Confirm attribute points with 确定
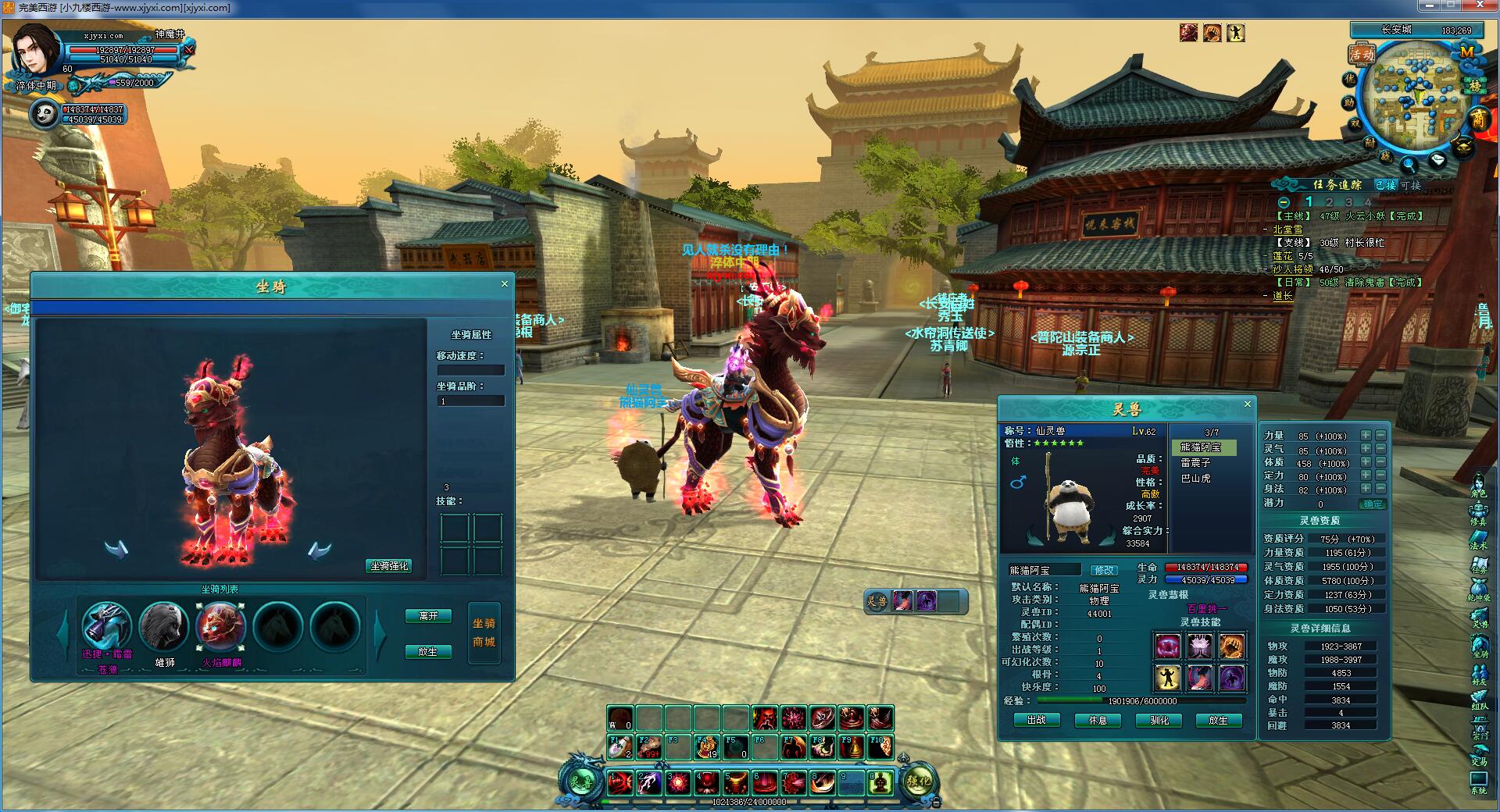Screen dimensions: 1500x812 point(1372,504)
